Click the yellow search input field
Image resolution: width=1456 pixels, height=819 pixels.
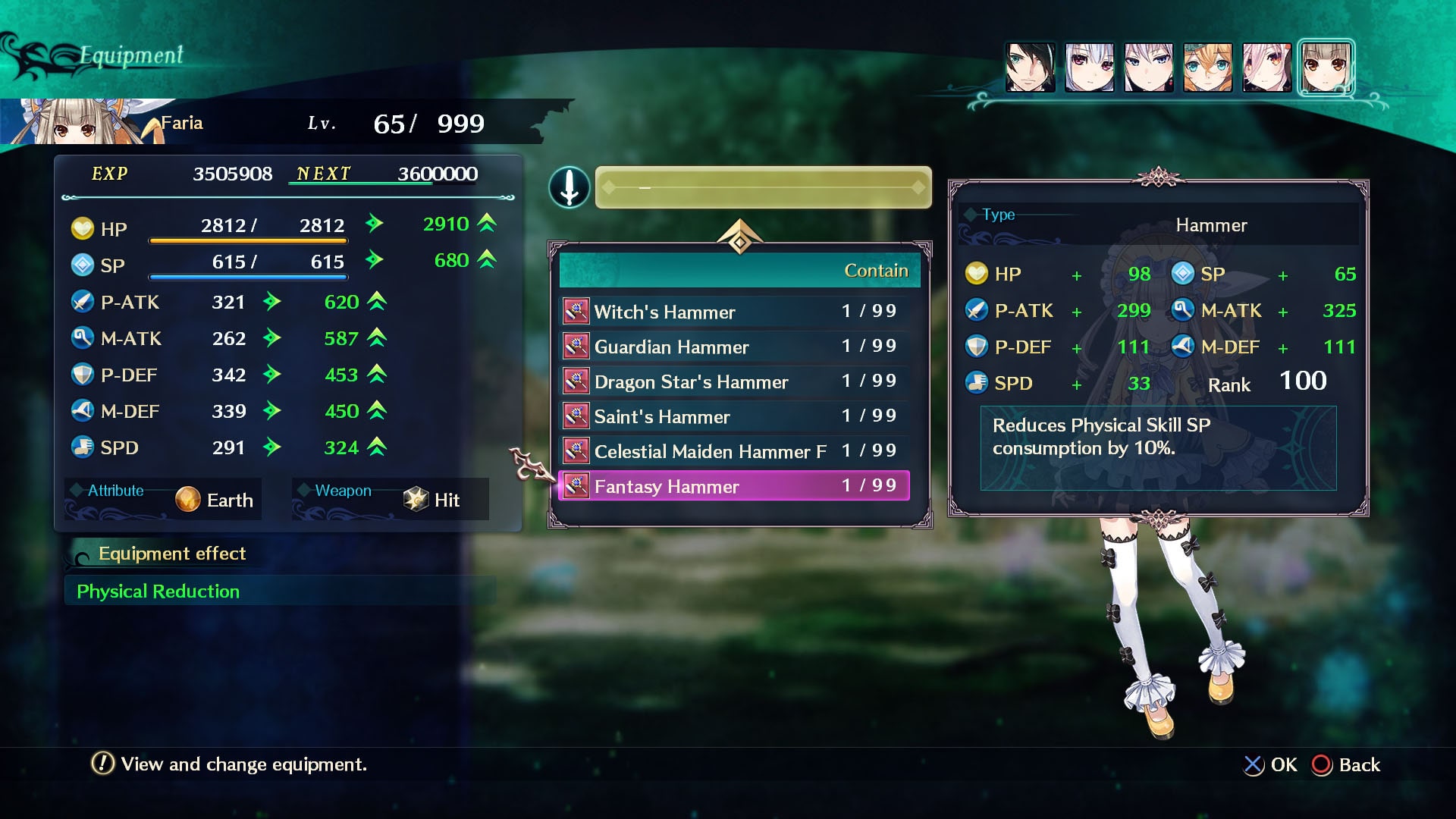pos(763,187)
